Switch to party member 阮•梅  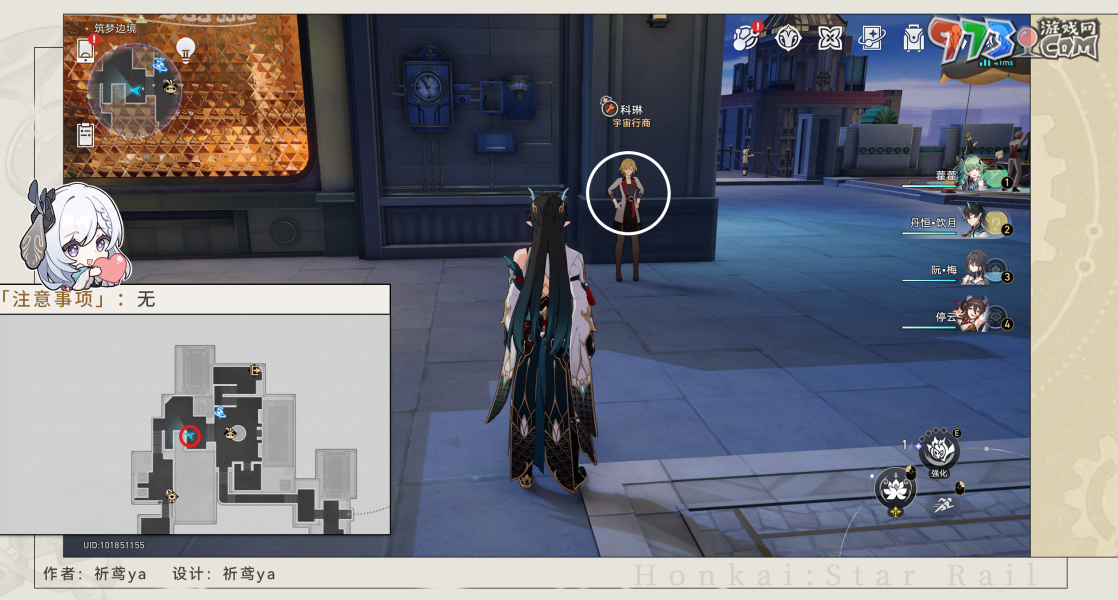(x=973, y=272)
